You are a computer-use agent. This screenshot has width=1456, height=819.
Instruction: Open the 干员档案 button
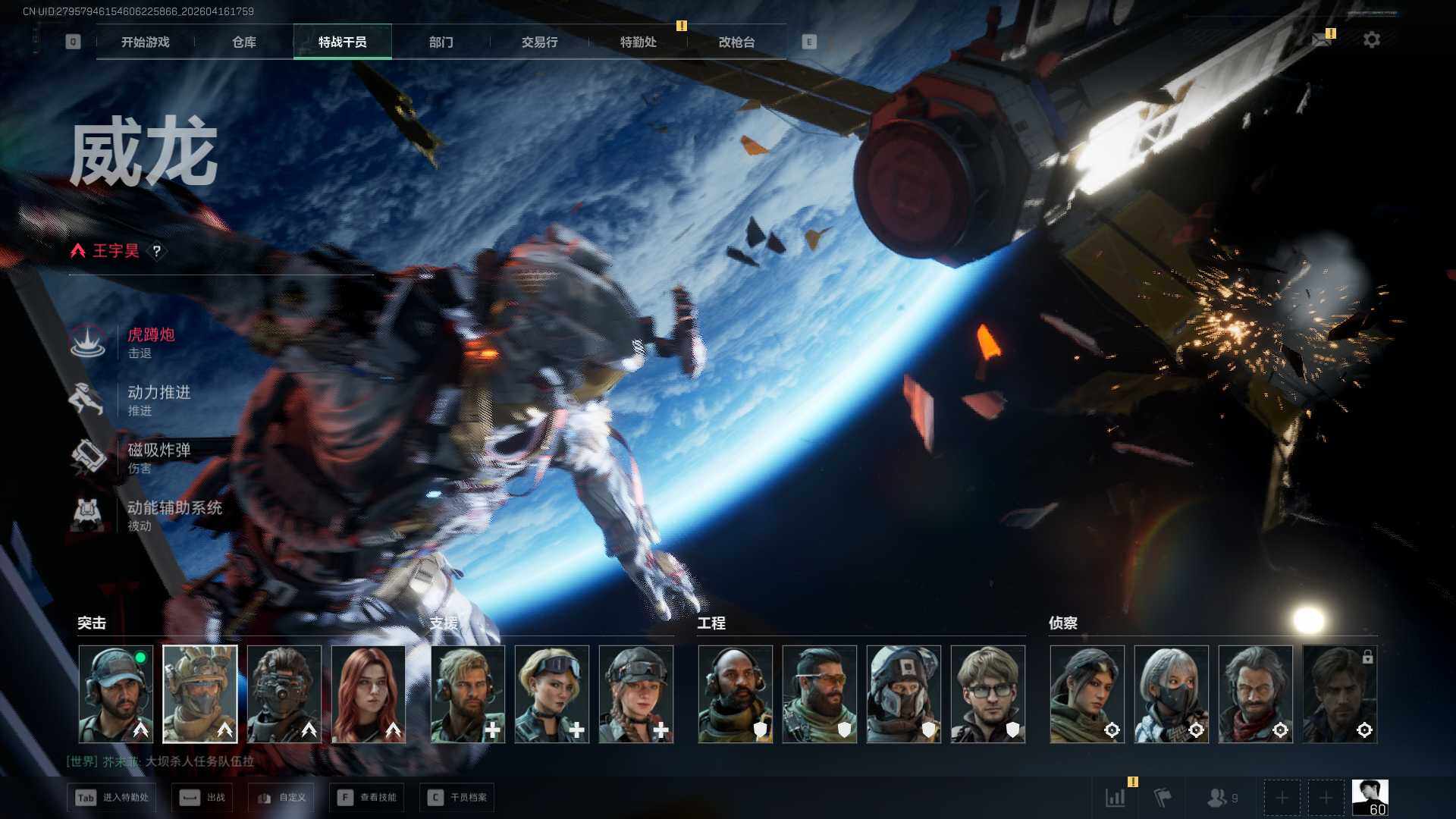[460, 797]
